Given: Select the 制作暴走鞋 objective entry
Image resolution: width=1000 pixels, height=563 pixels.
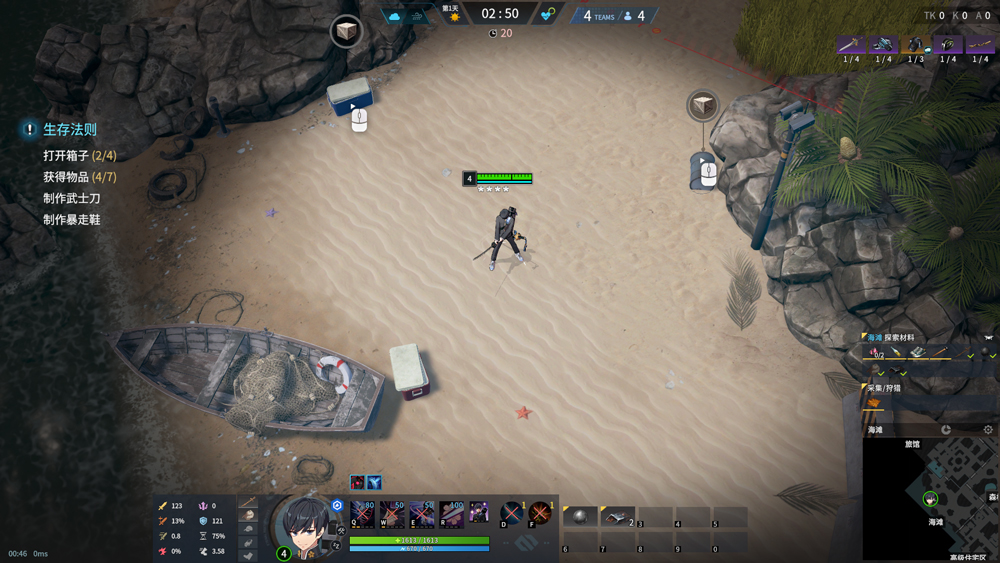Looking at the screenshot, I should pyautogui.click(x=71, y=219).
